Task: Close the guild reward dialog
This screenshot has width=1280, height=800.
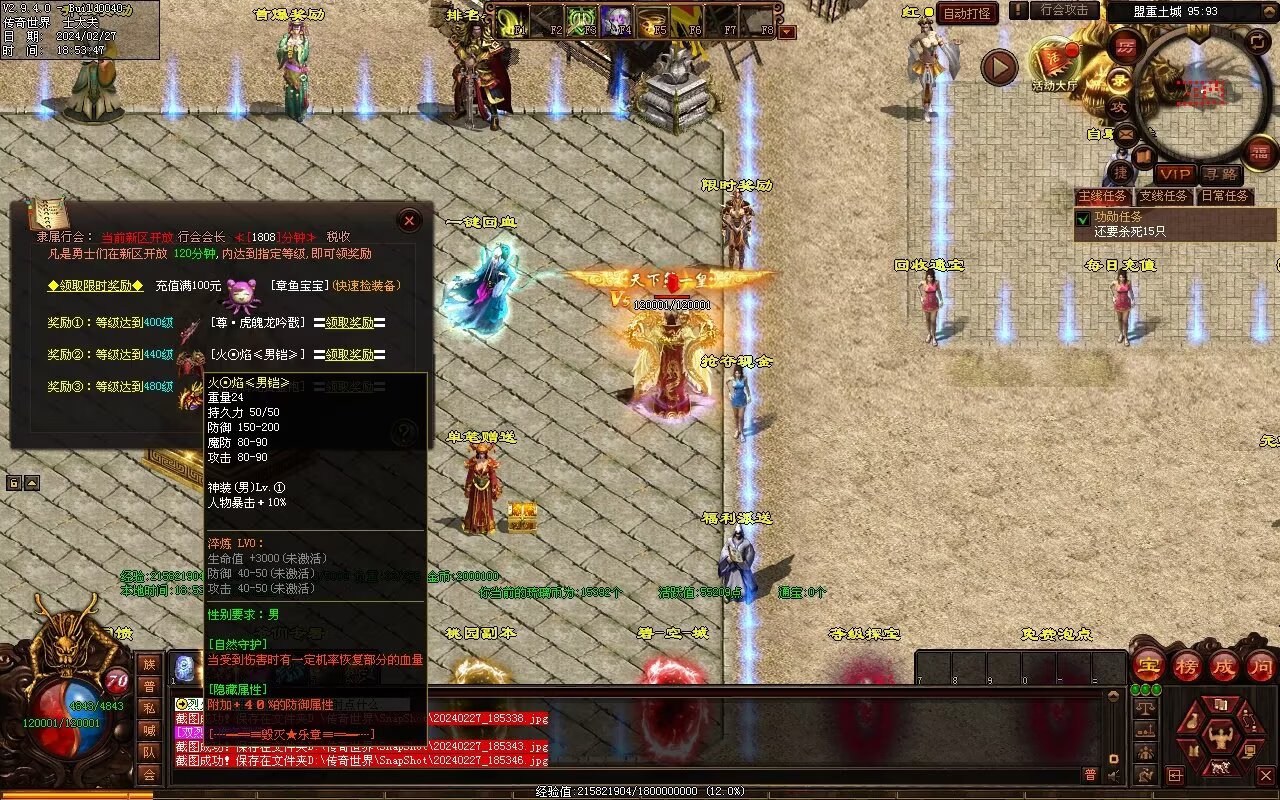Action: pyautogui.click(x=409, y=220)
